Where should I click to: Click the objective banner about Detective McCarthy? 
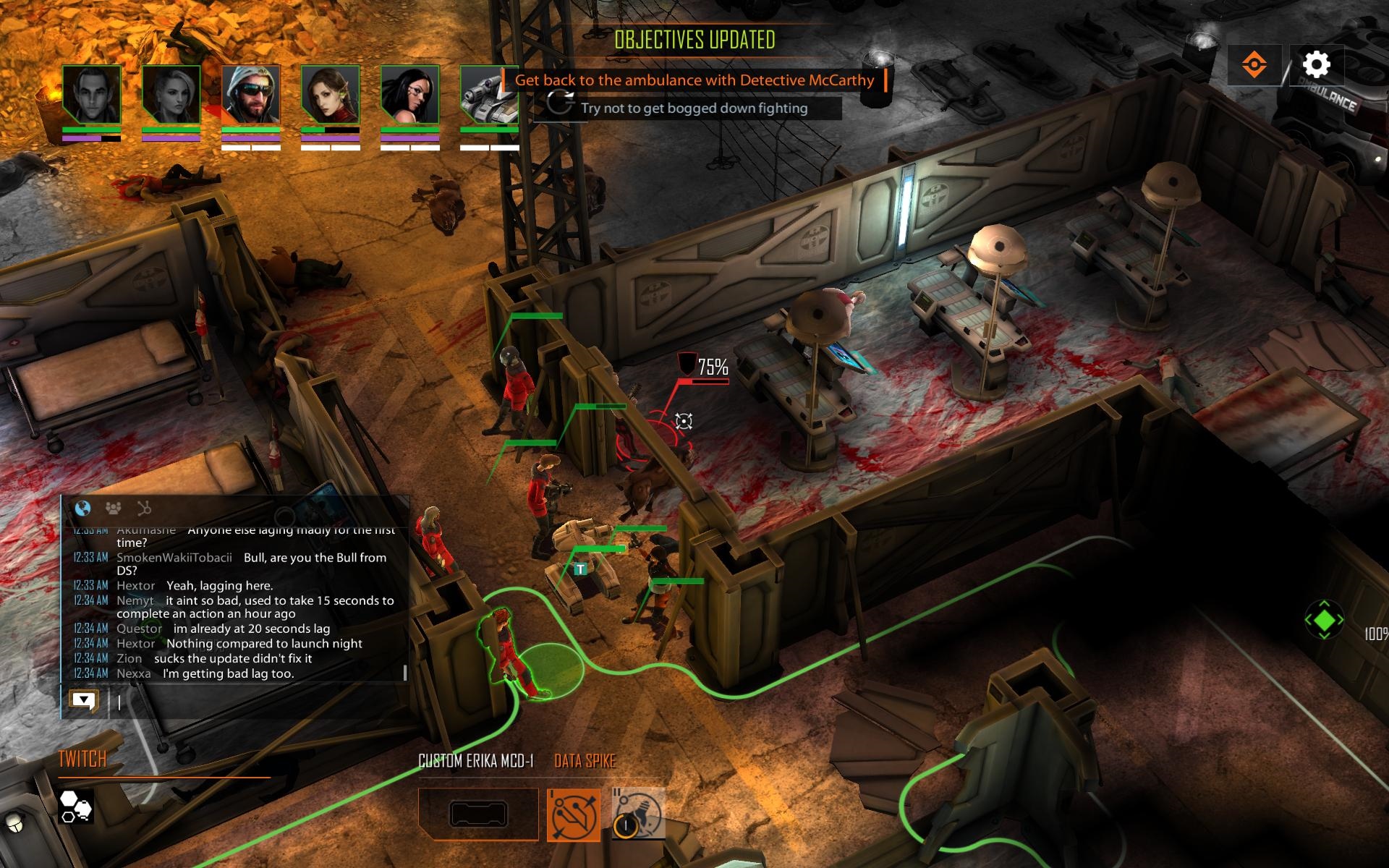pos(694,80)
